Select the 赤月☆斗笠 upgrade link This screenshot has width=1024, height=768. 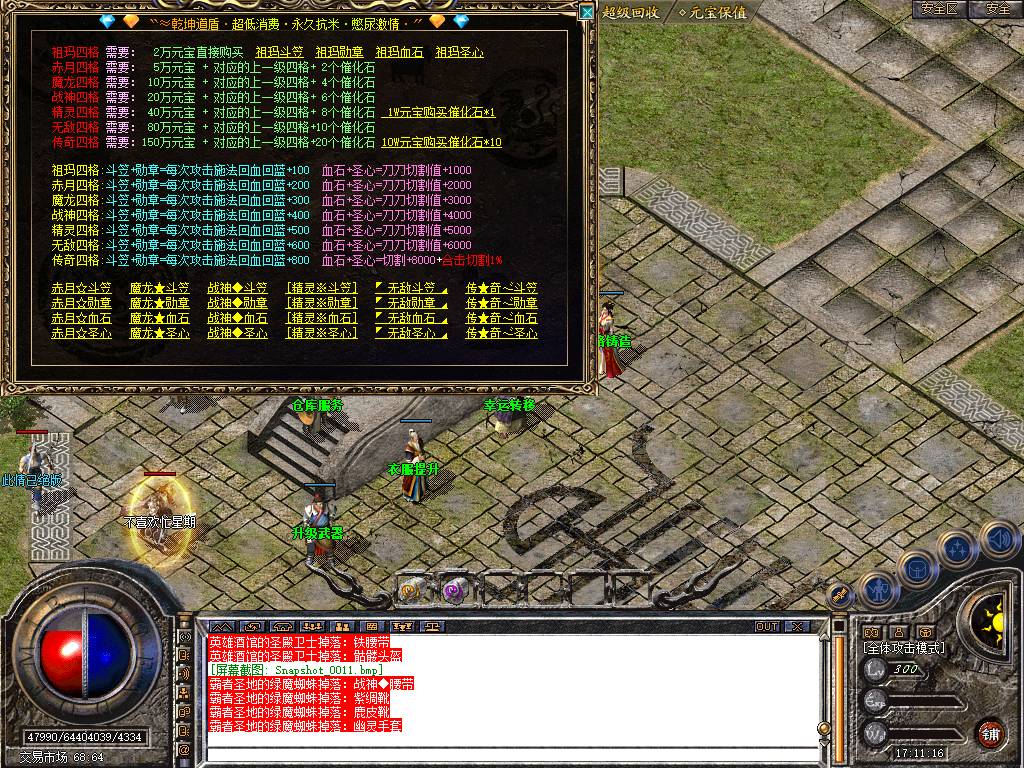point(81,289)
